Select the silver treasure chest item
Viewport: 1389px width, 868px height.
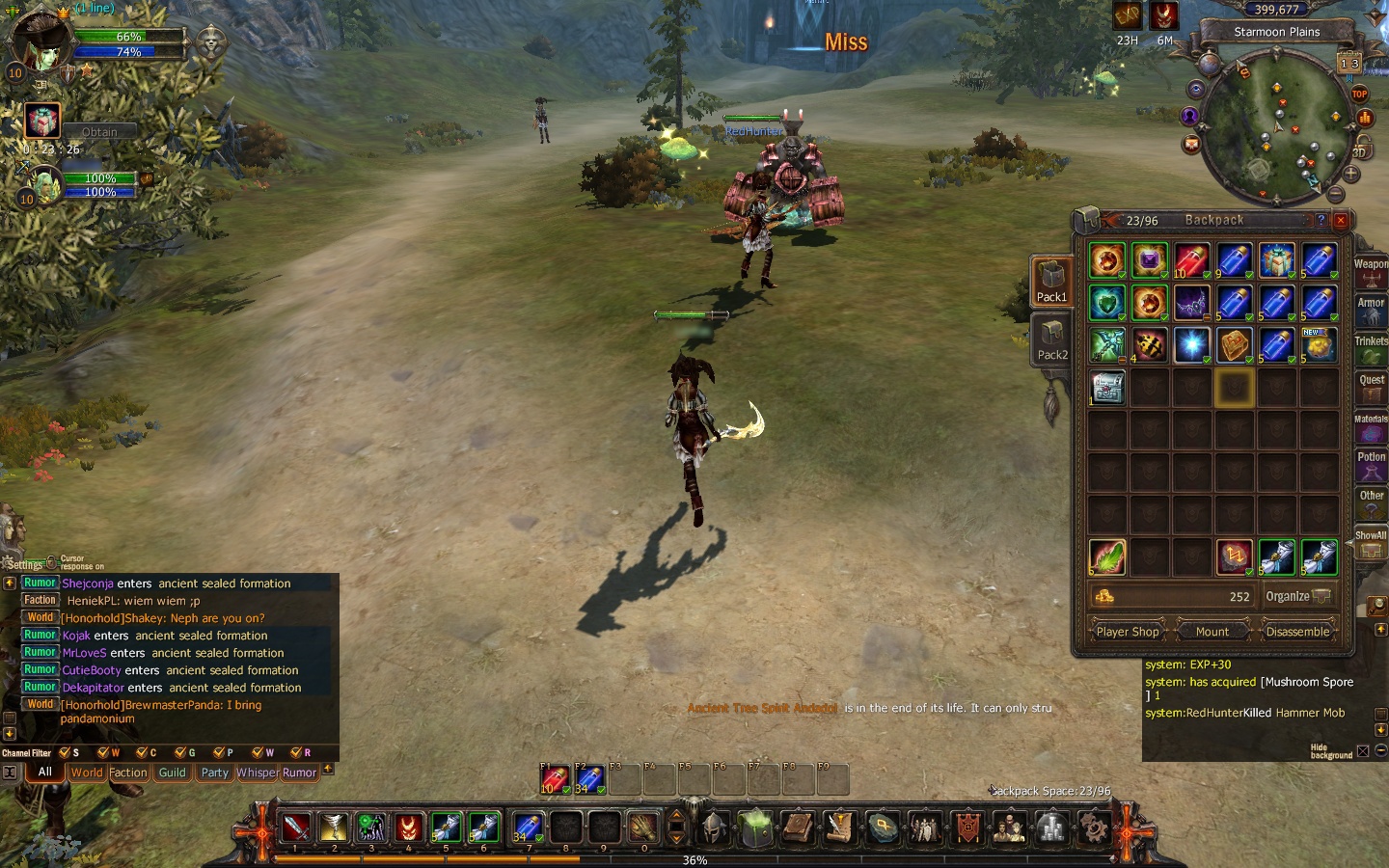coord(1107,388)
